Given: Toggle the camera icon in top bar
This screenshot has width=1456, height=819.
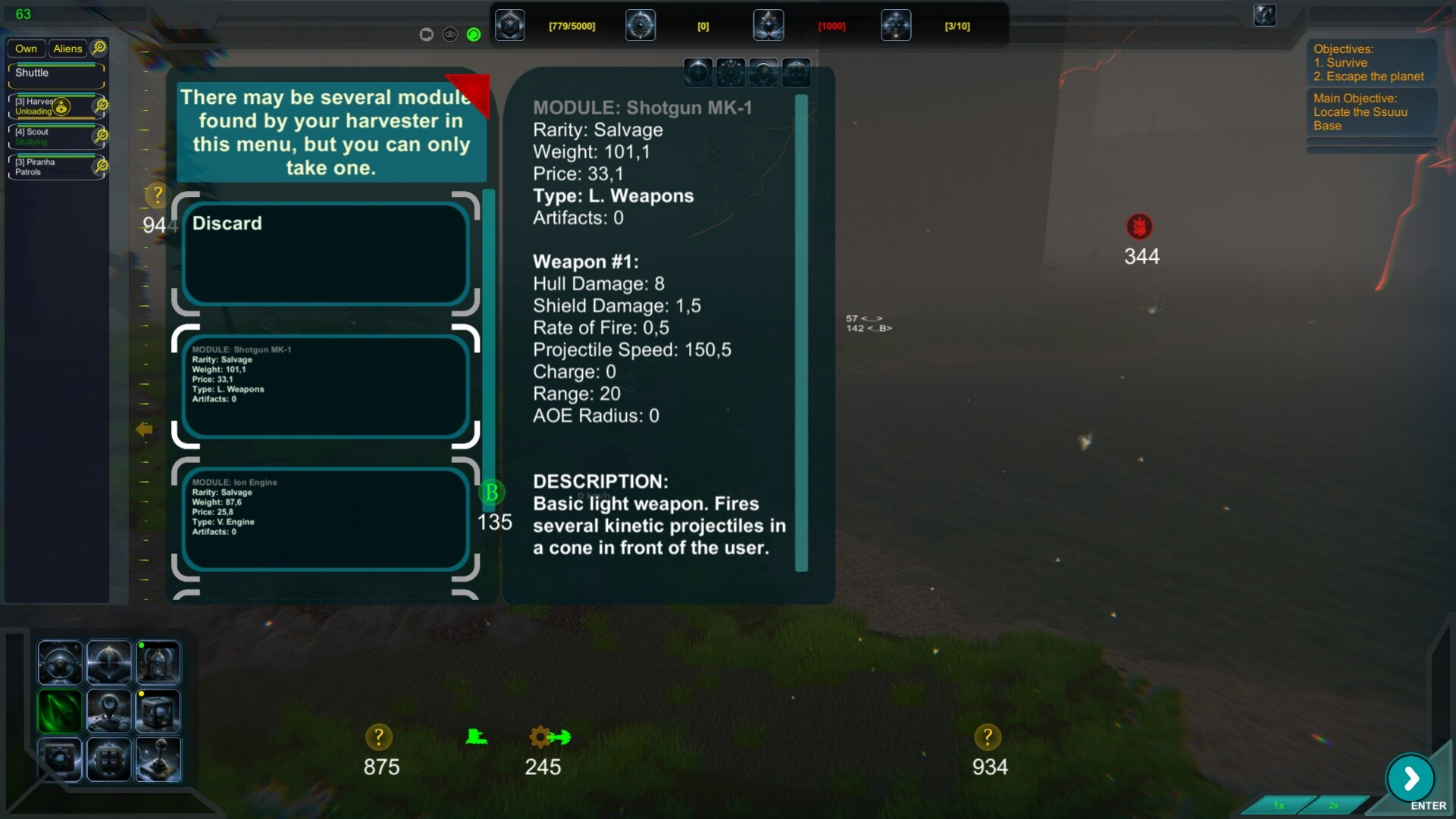Looking at the screenshot, I should [x=426, y=34].
